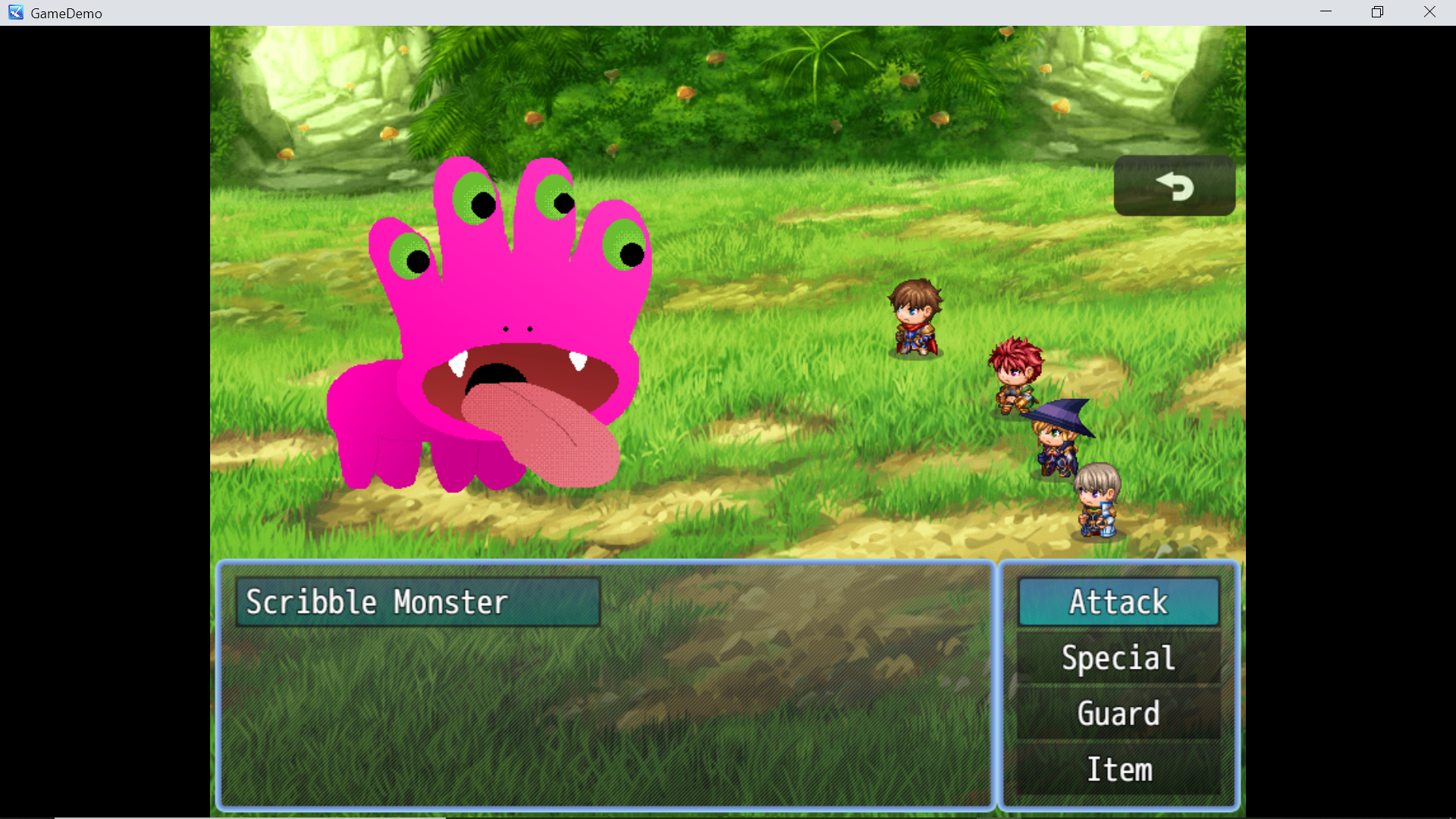The image size is (1456, 819).
Task: Activate the Guard command
Action: point(1118,714)
